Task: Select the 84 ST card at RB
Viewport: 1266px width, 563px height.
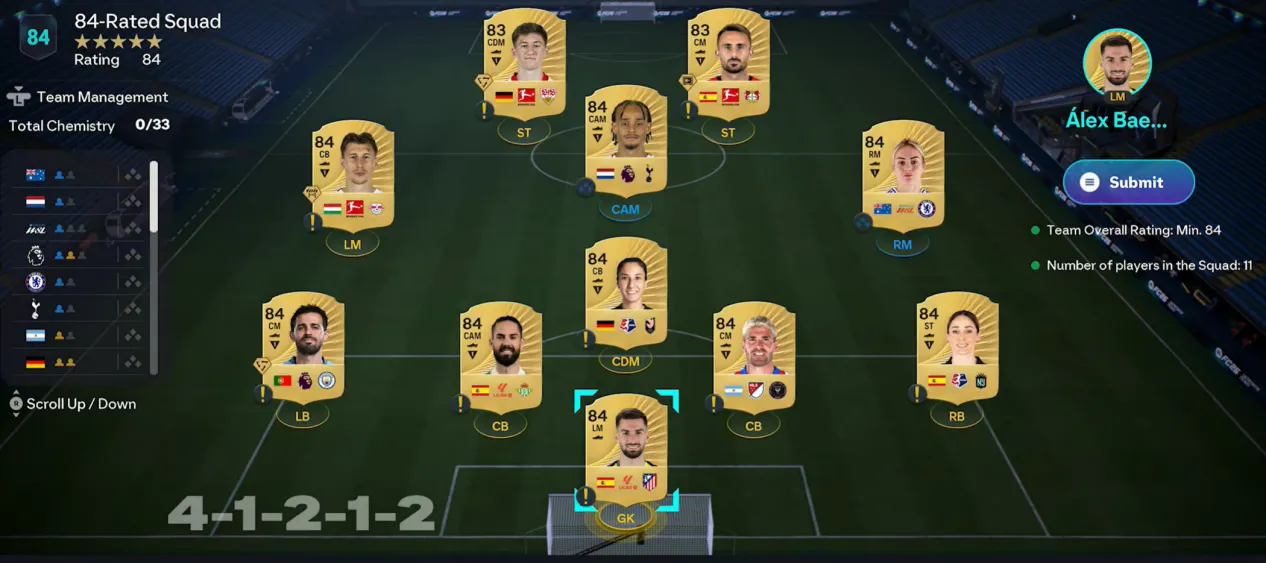Action: click(x=957, y=346)
